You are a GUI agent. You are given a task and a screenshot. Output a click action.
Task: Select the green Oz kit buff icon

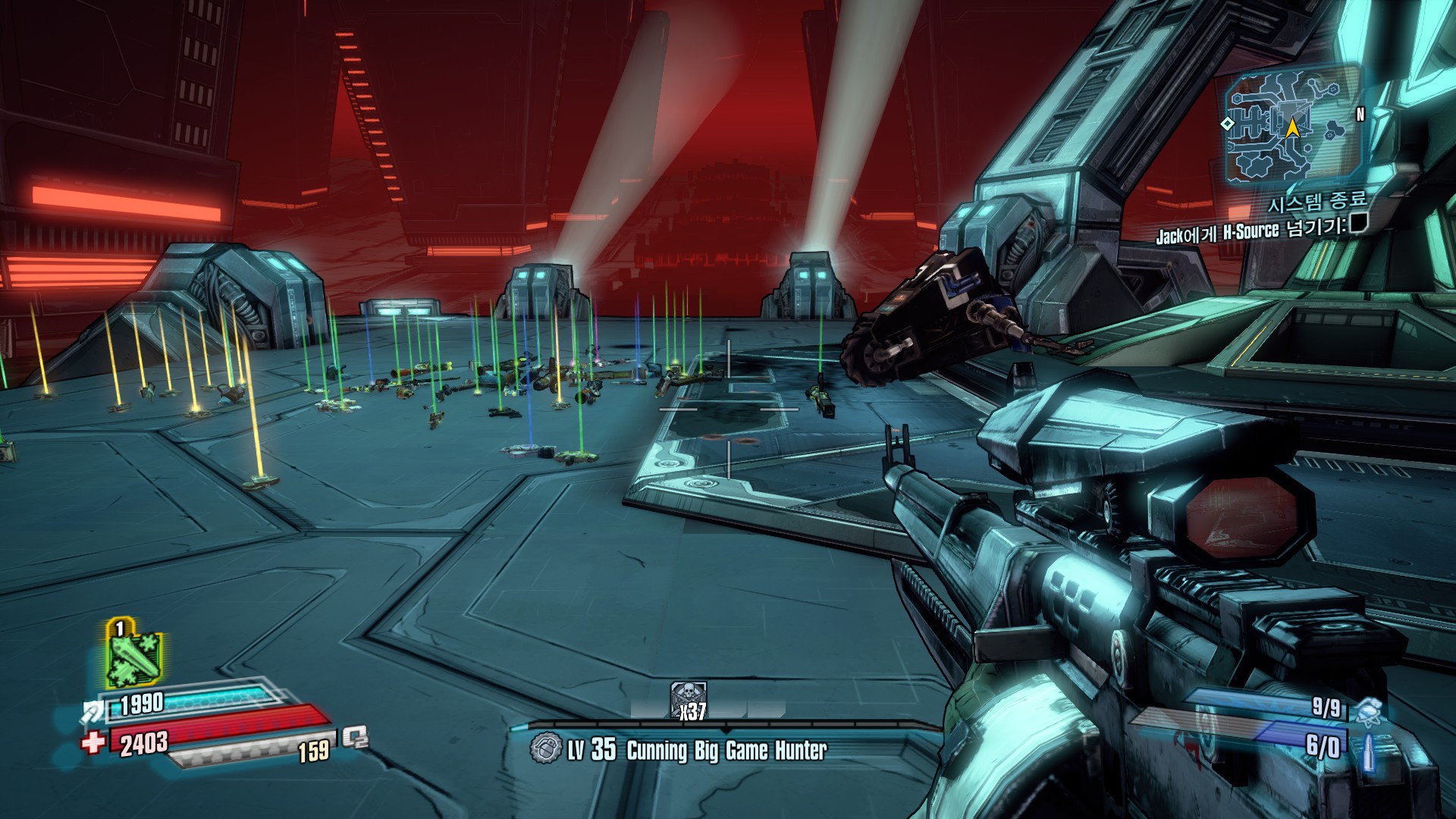pos(133,654)
